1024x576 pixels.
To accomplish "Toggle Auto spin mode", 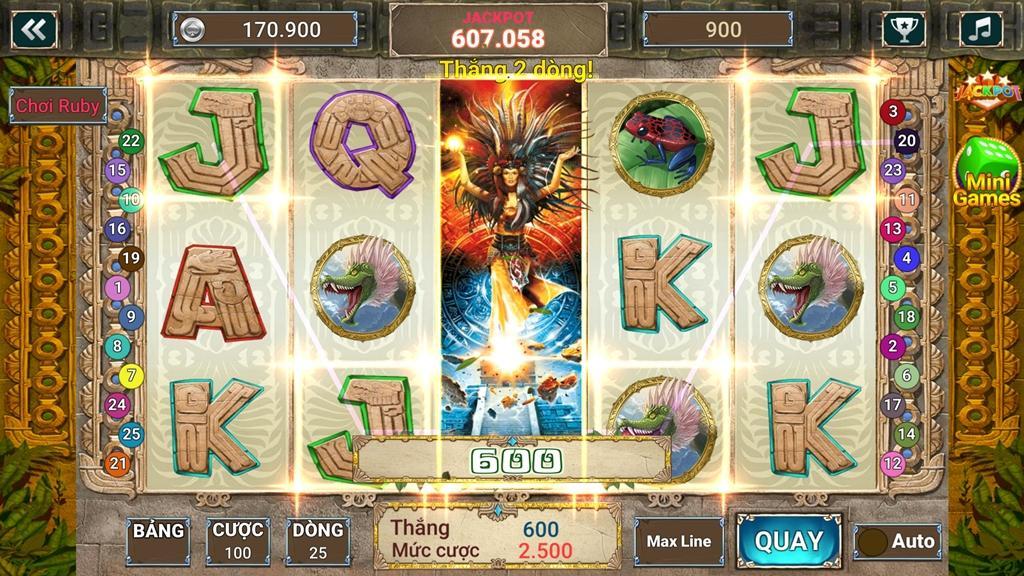I will point(898,542).
